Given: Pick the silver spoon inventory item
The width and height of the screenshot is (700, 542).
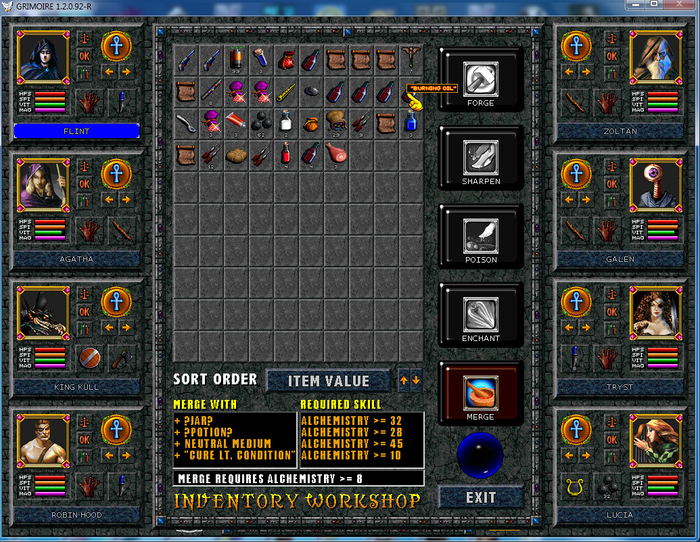Looking at the screenshot, I should pos(186,122).
